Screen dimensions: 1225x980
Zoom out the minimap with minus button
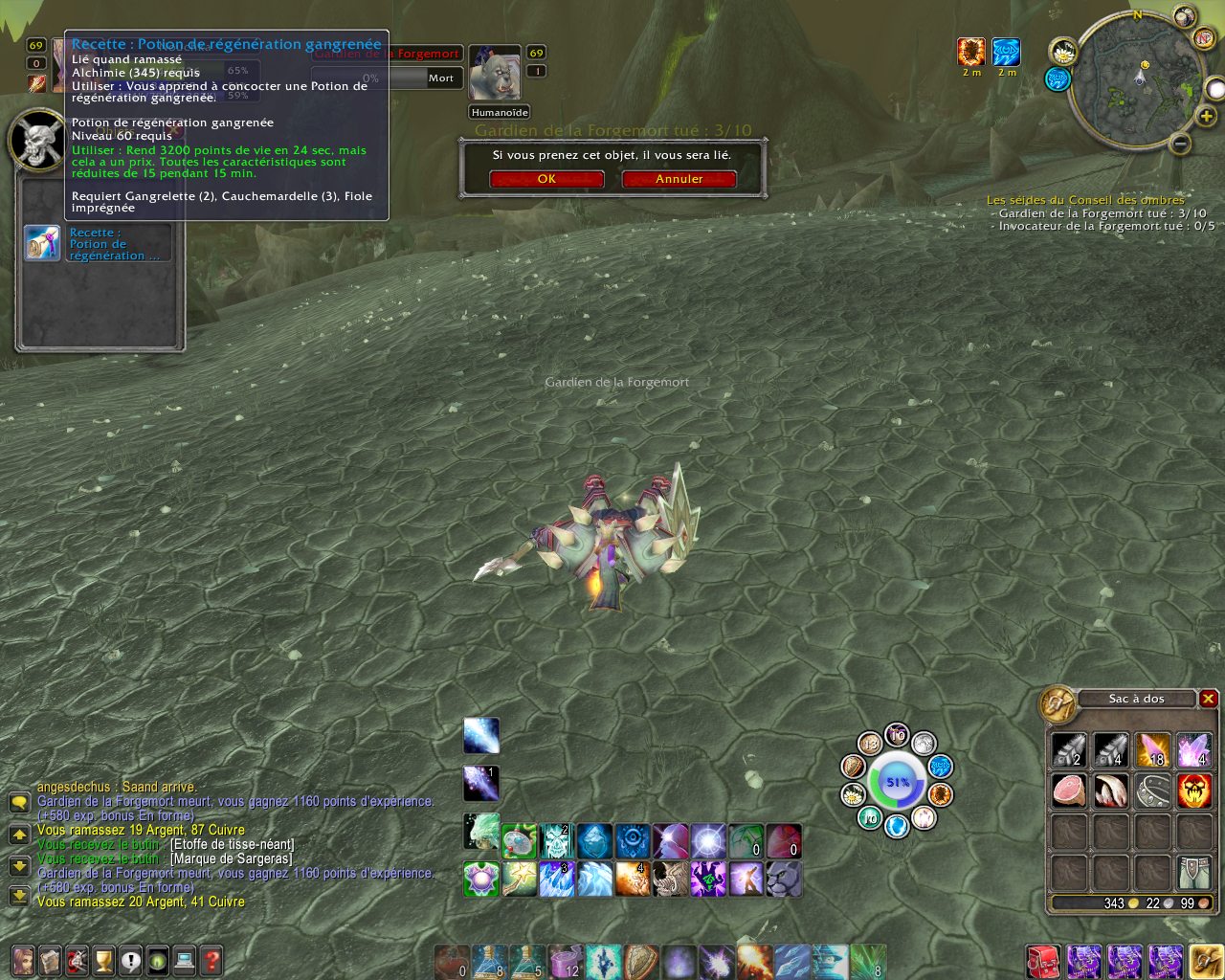pyautogui.click(x=1181, y=145)
